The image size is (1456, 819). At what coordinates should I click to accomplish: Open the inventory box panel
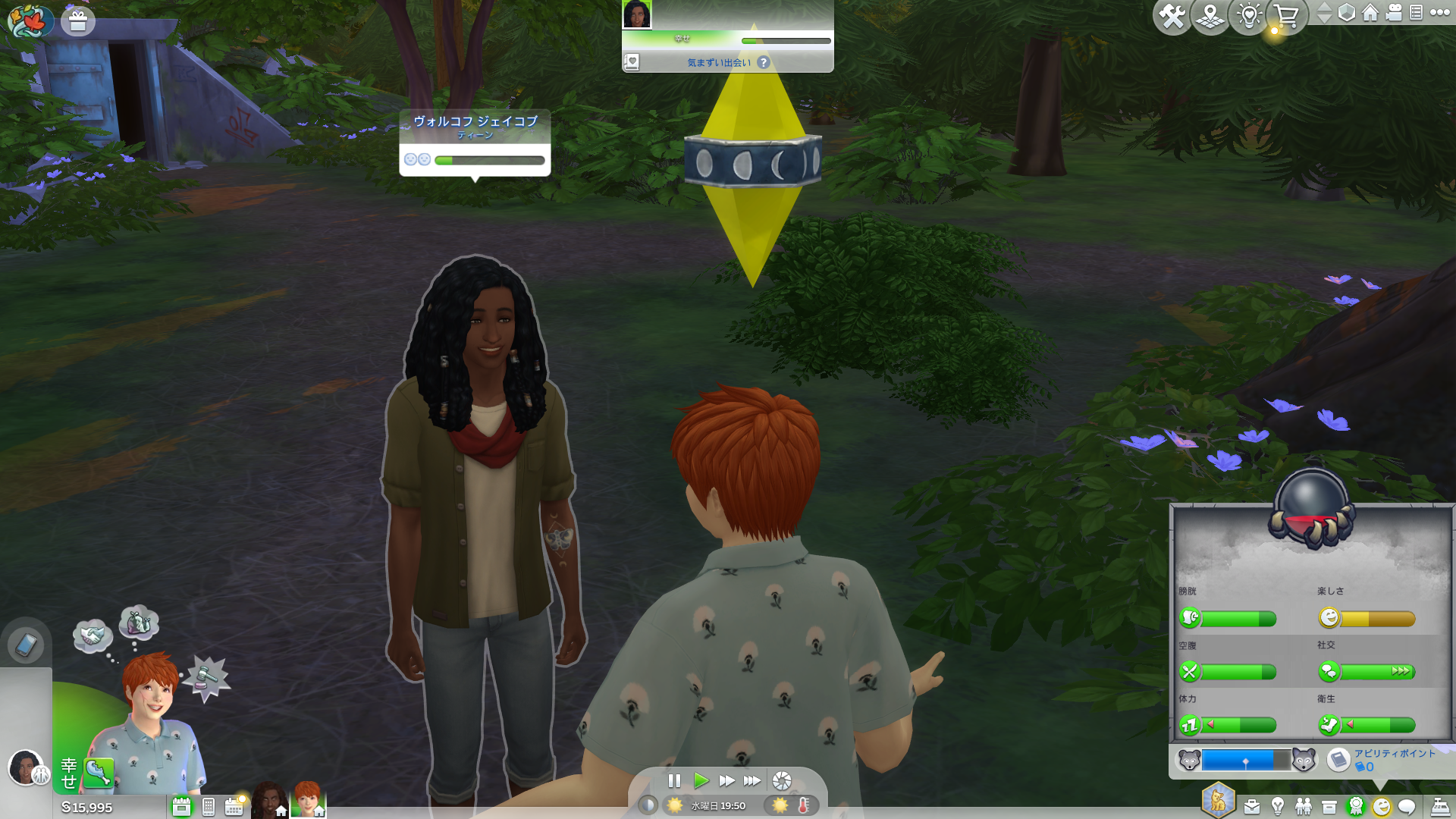[1329, 807]
